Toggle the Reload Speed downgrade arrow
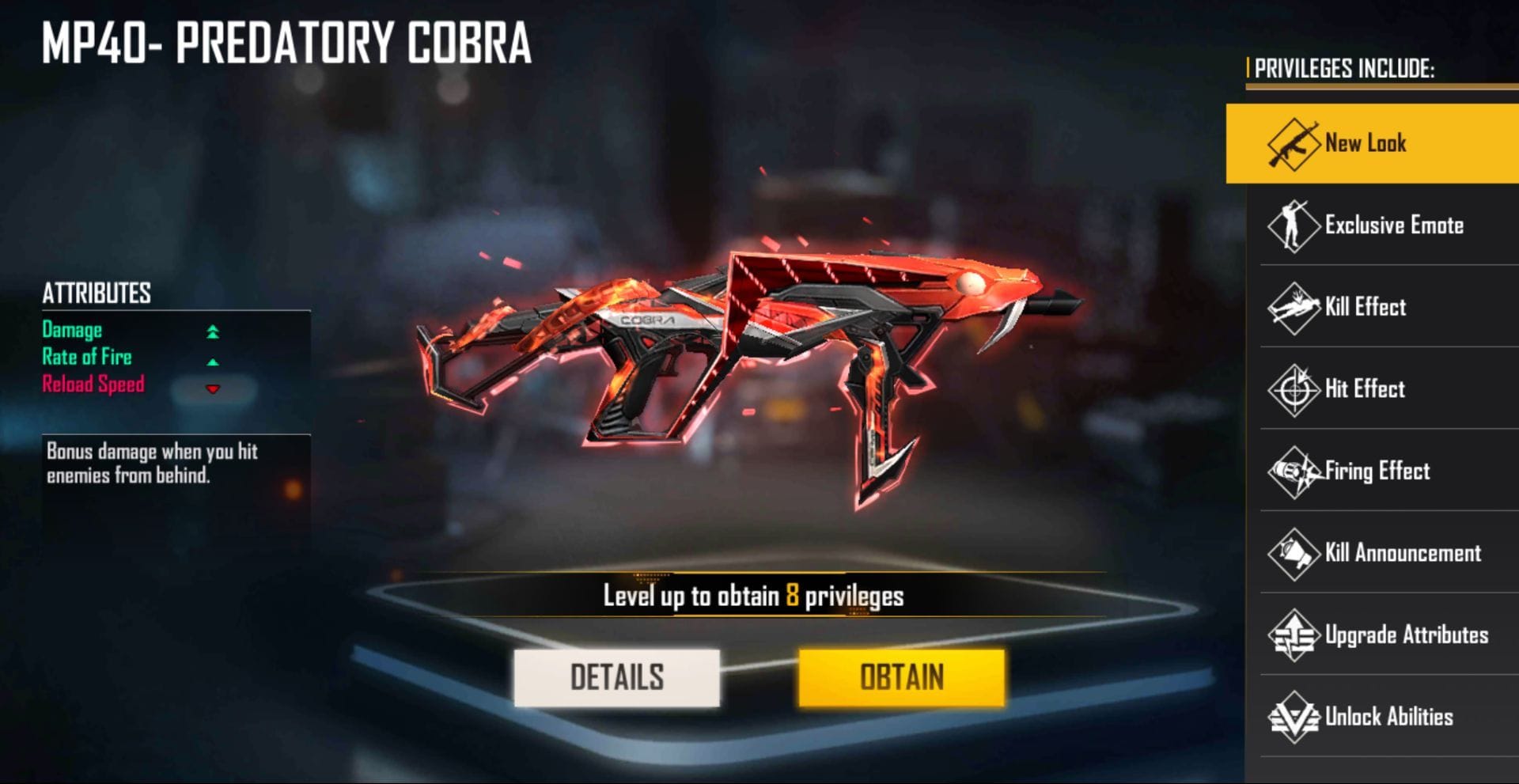The image size is (1519, 784). pos(212,388)
